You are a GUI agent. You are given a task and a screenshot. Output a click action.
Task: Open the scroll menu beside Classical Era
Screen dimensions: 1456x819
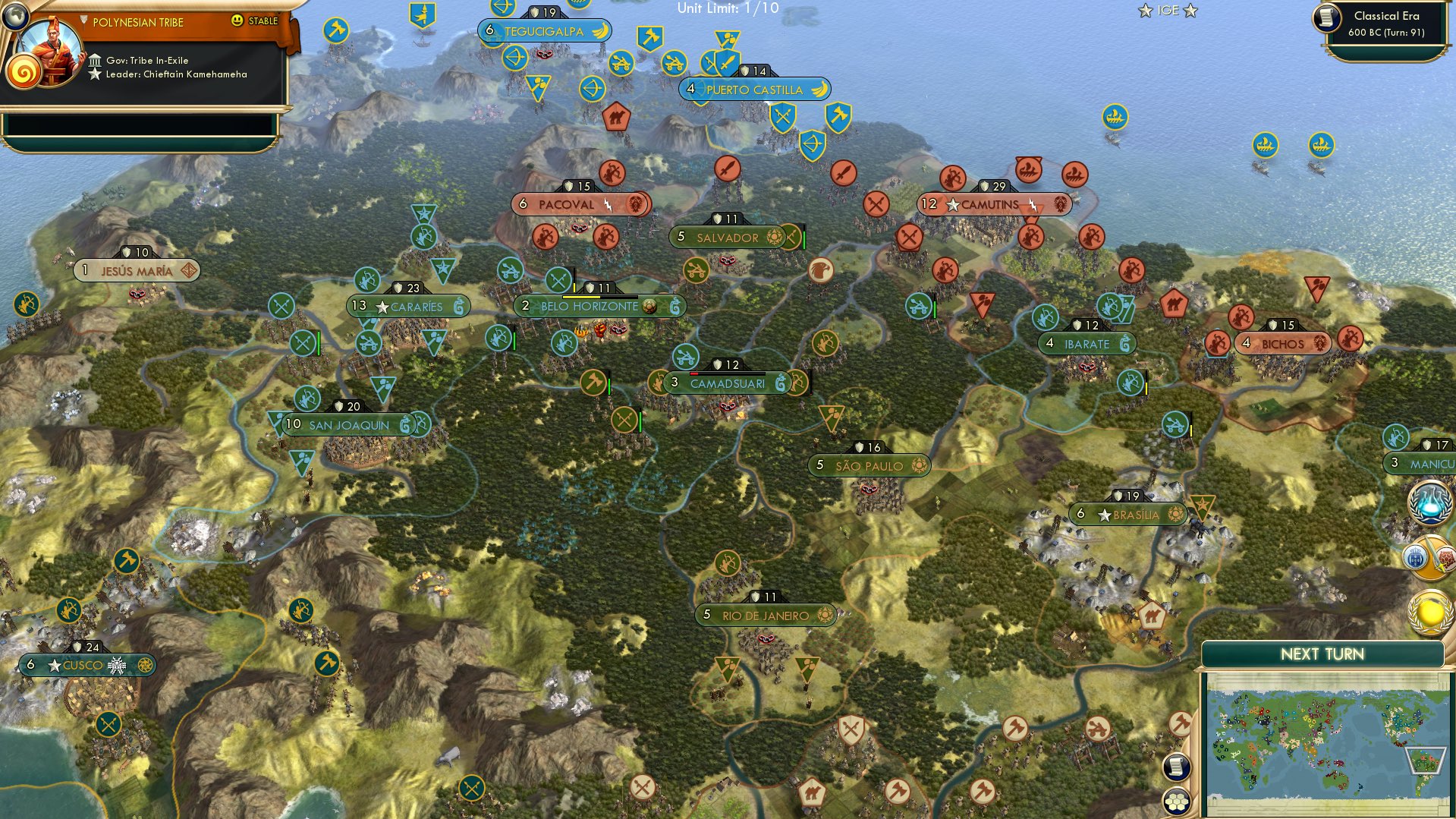(1328, 17)
